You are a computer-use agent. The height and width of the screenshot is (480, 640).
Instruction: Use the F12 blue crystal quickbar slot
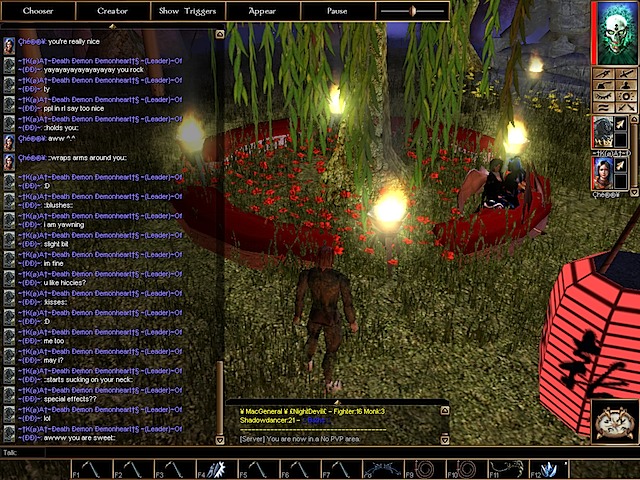(548, 468)
